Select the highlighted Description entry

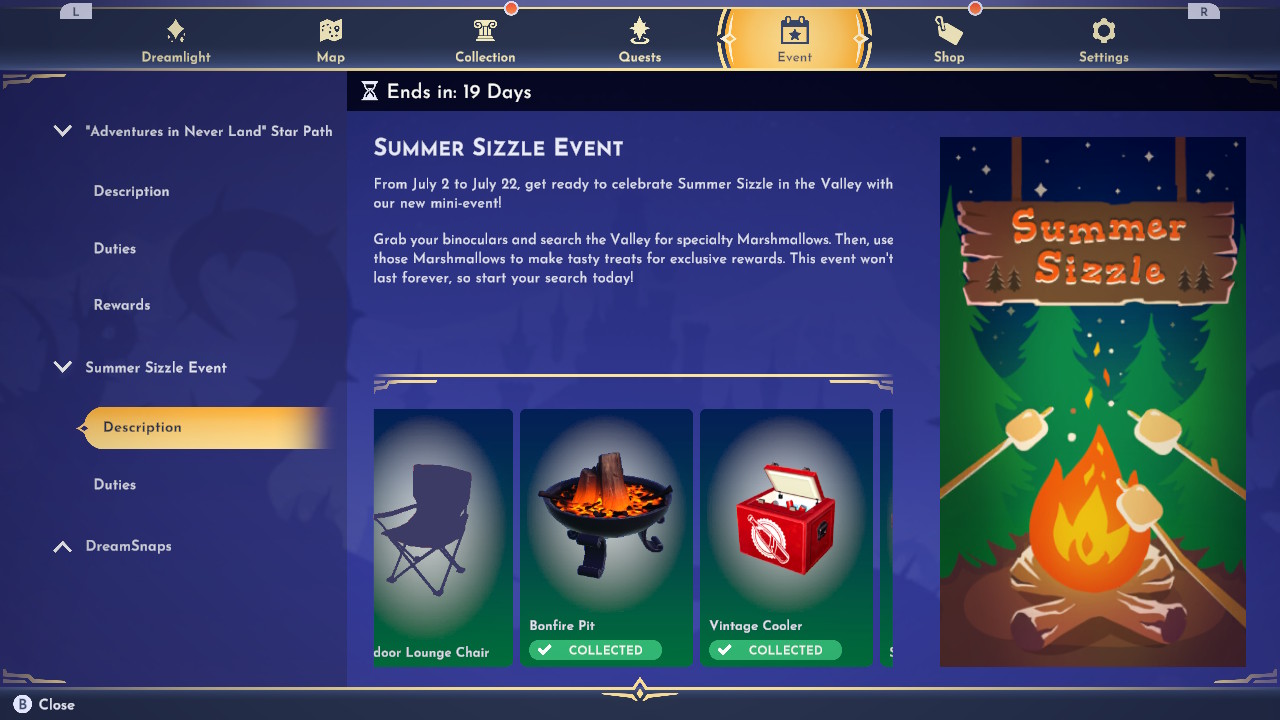click(142, 427)
